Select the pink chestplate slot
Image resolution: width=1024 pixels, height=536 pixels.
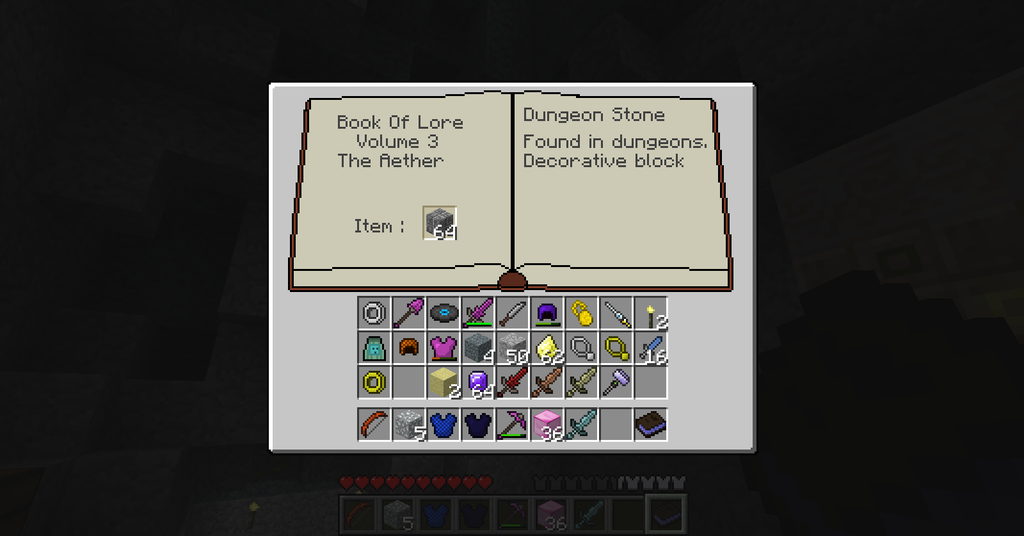[x=442, y=348]
